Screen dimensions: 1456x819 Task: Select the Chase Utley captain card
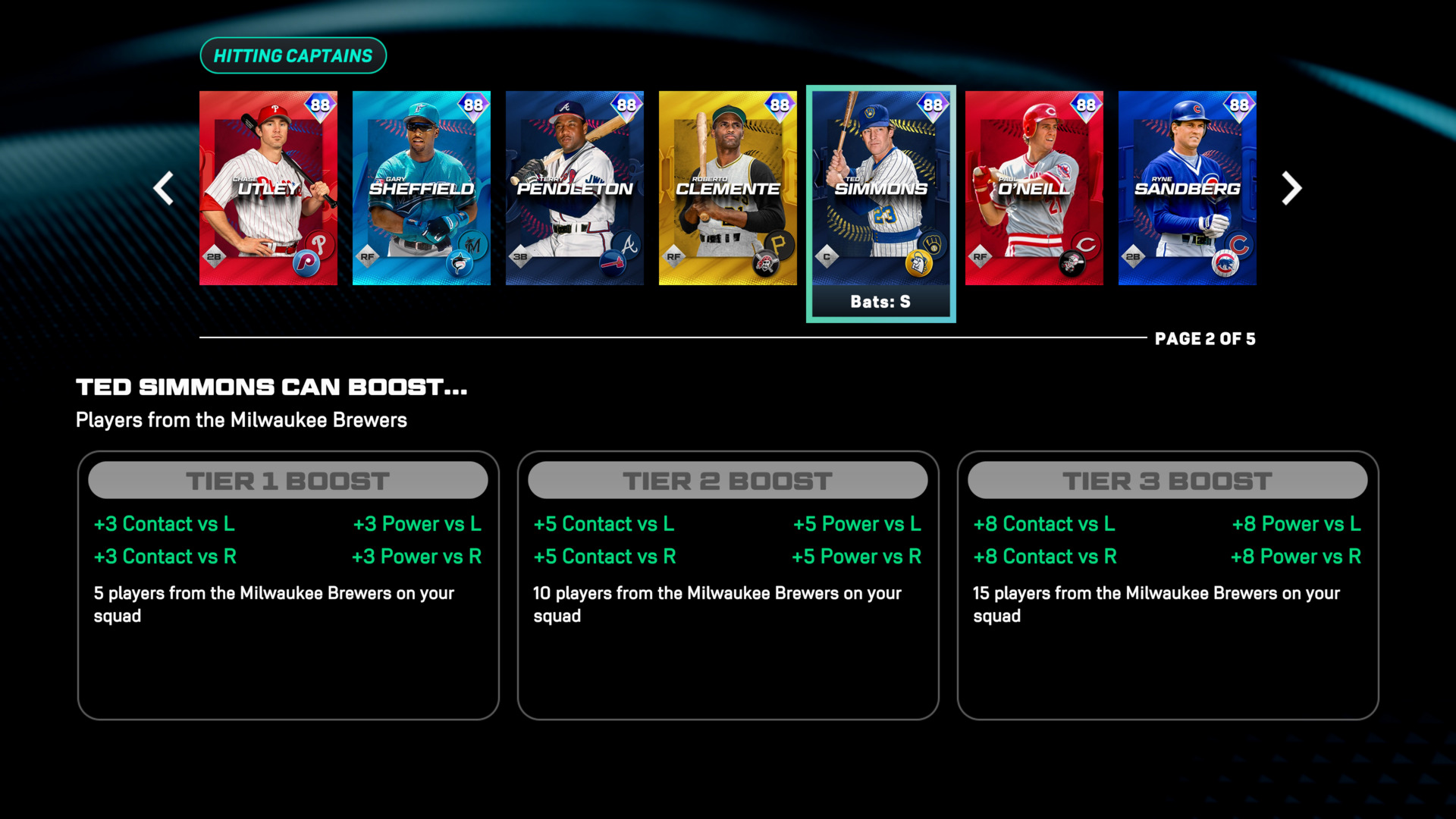click(268, 188)
